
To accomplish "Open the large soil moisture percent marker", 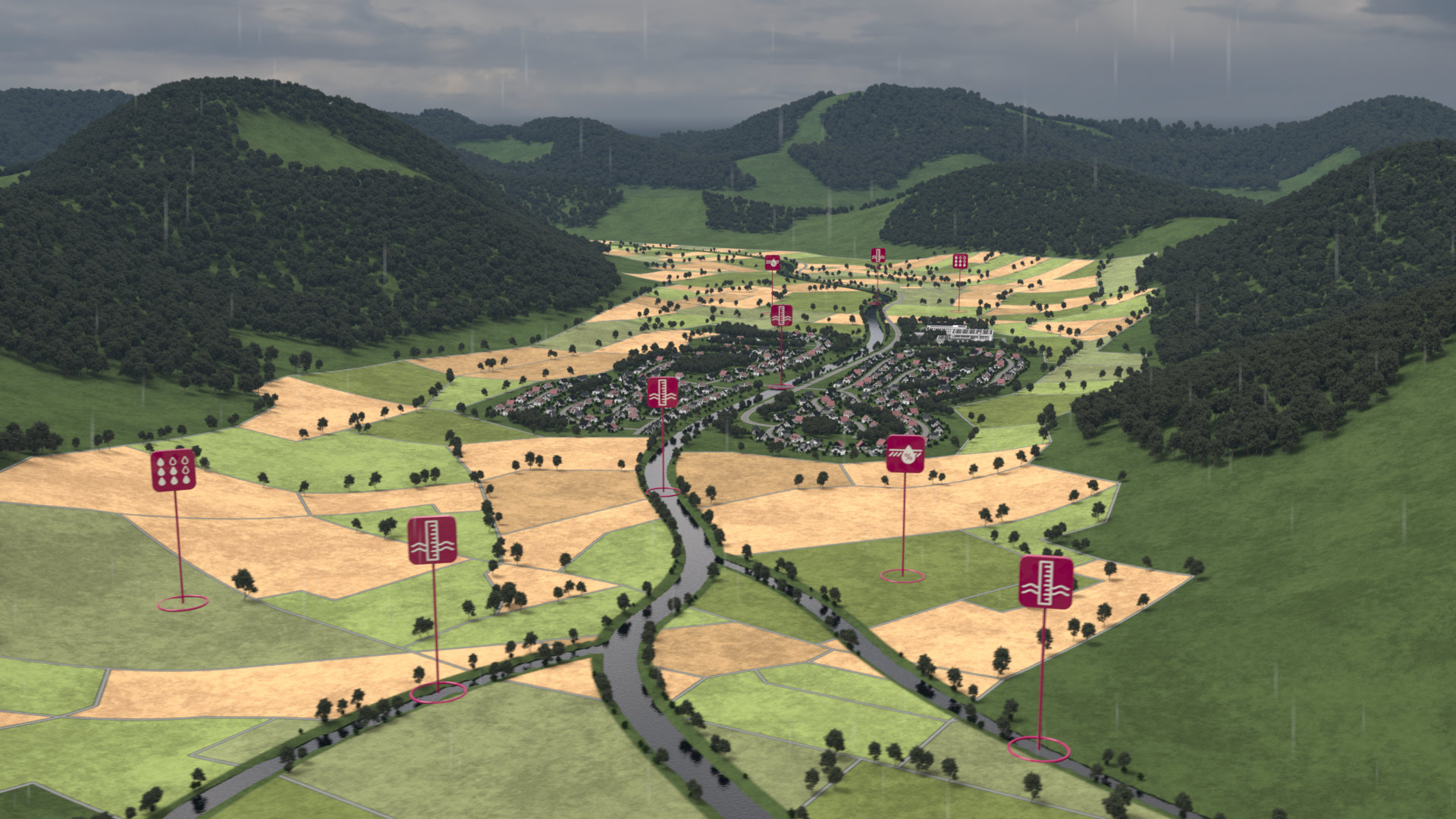I will point(905,453).
